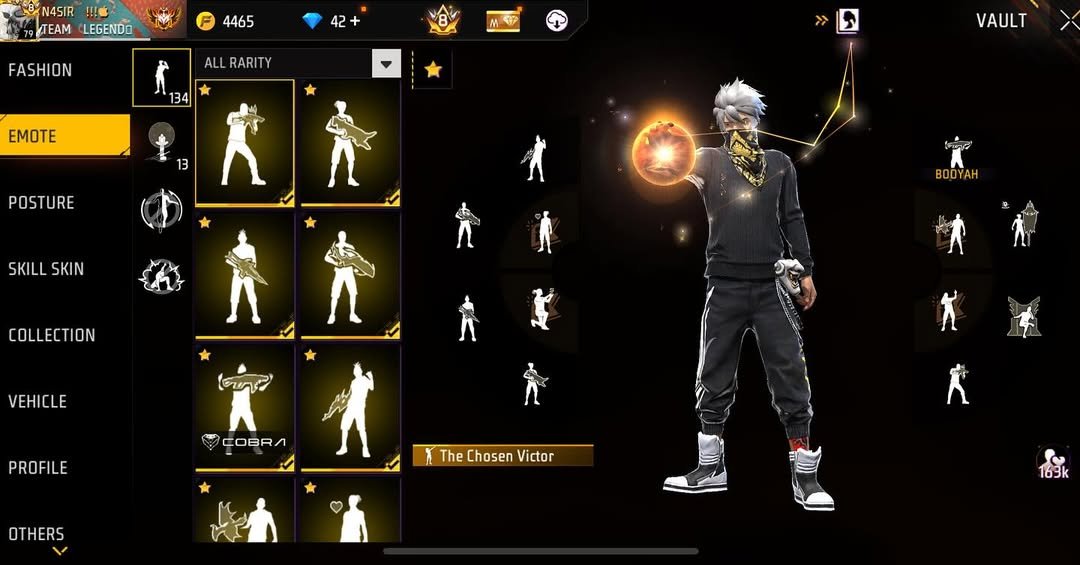The width and height of the screenshot is (1080, 565).
Task: Open the cloud download icon
Action: (x=558, y=20)
